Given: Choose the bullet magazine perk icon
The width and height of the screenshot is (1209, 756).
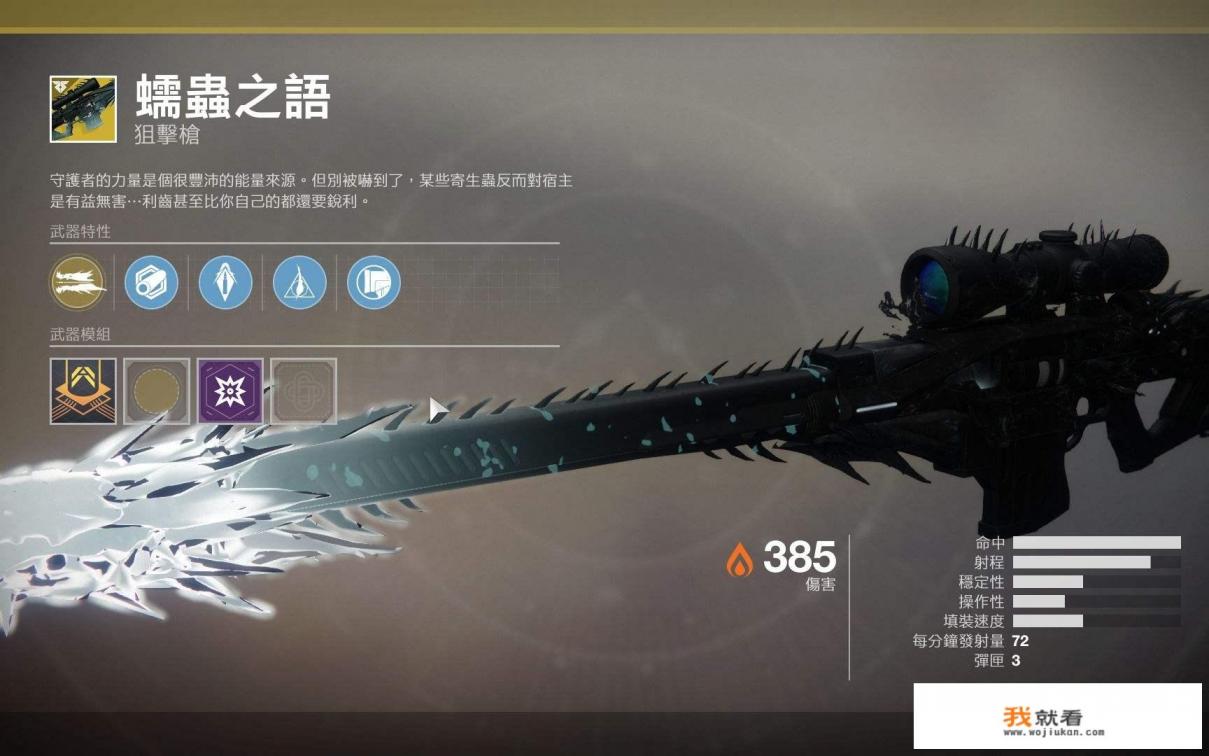Looking at the screenshot, I should [225, 283].
